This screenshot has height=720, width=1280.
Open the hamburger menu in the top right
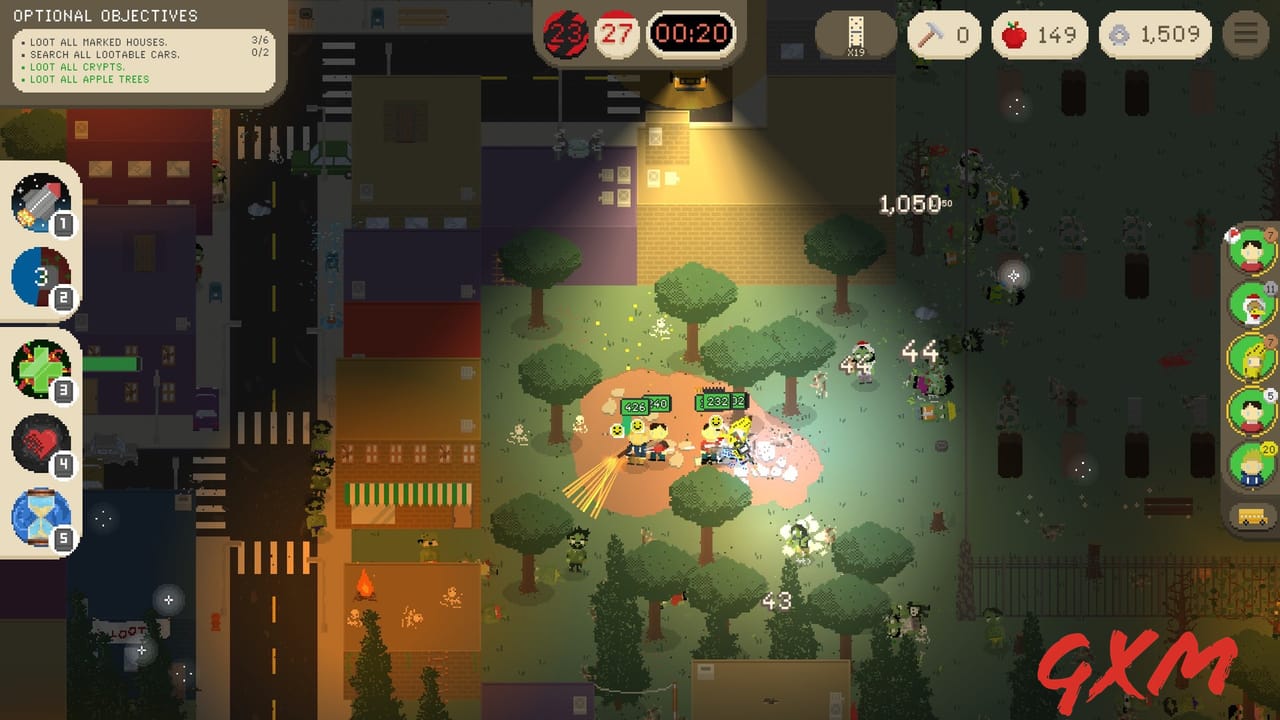(x=1244, y=31)
